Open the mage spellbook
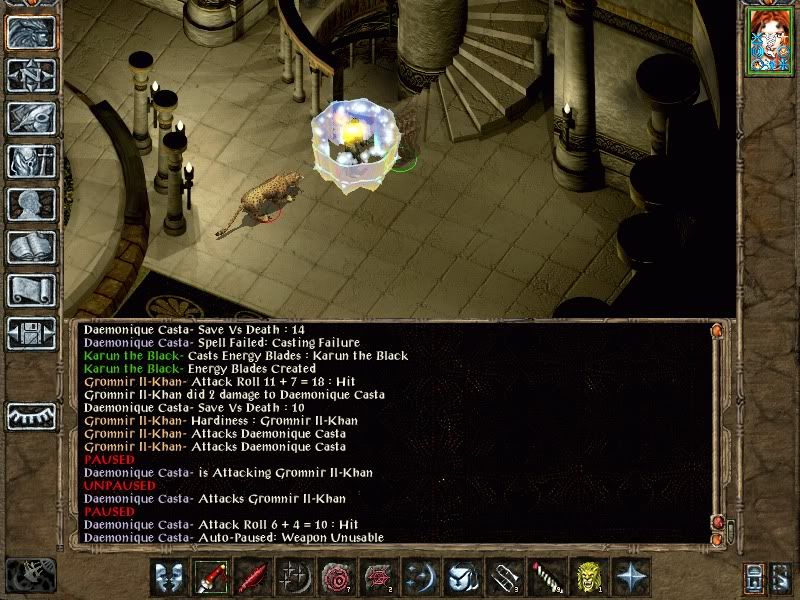The image size is (800, 600). point(31,247)
